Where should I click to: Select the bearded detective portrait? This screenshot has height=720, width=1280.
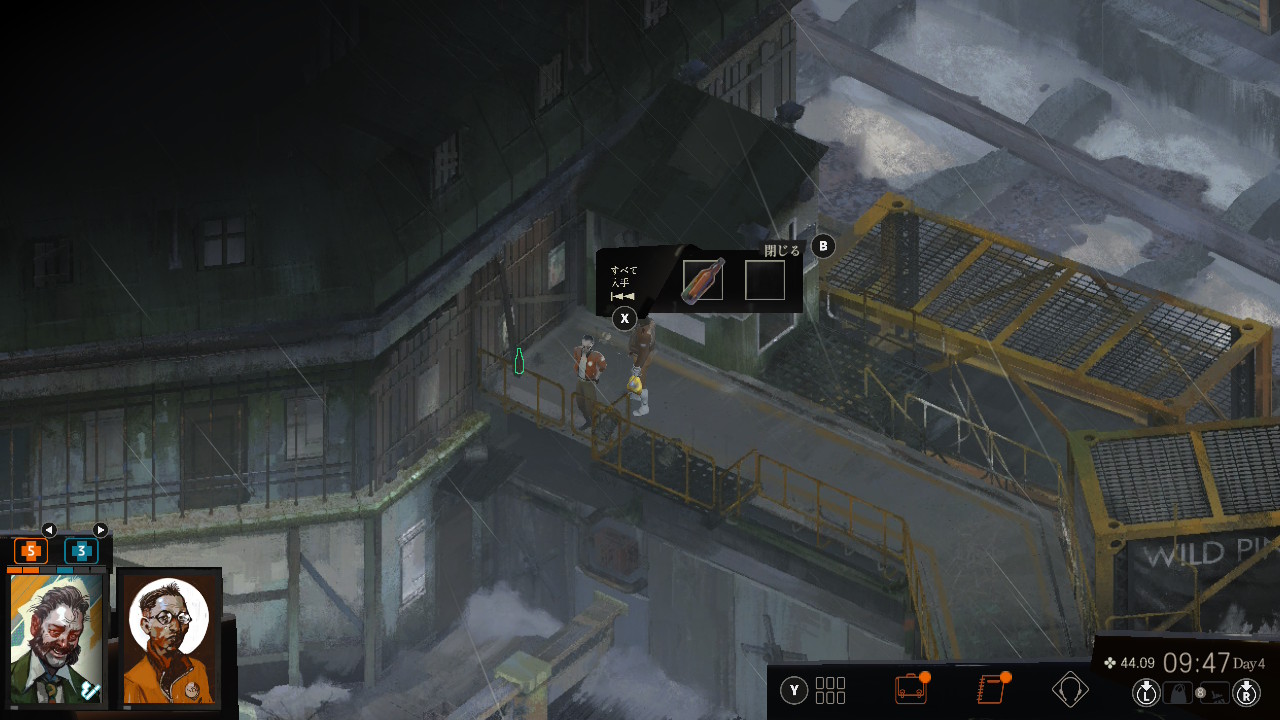(x=57, y=637)
